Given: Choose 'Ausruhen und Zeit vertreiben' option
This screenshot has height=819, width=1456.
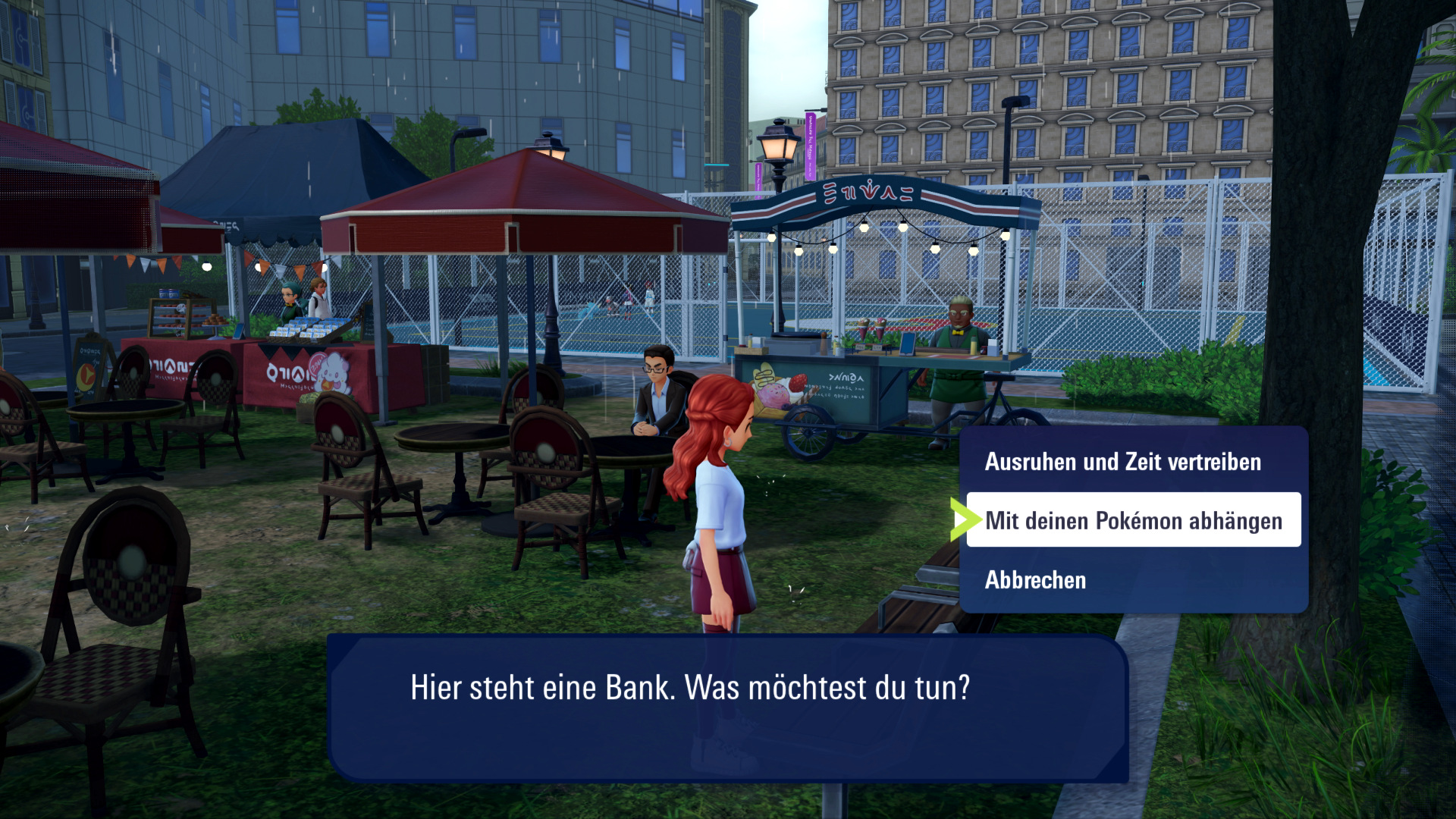Looking at the screenshot, I should 1122,462.
